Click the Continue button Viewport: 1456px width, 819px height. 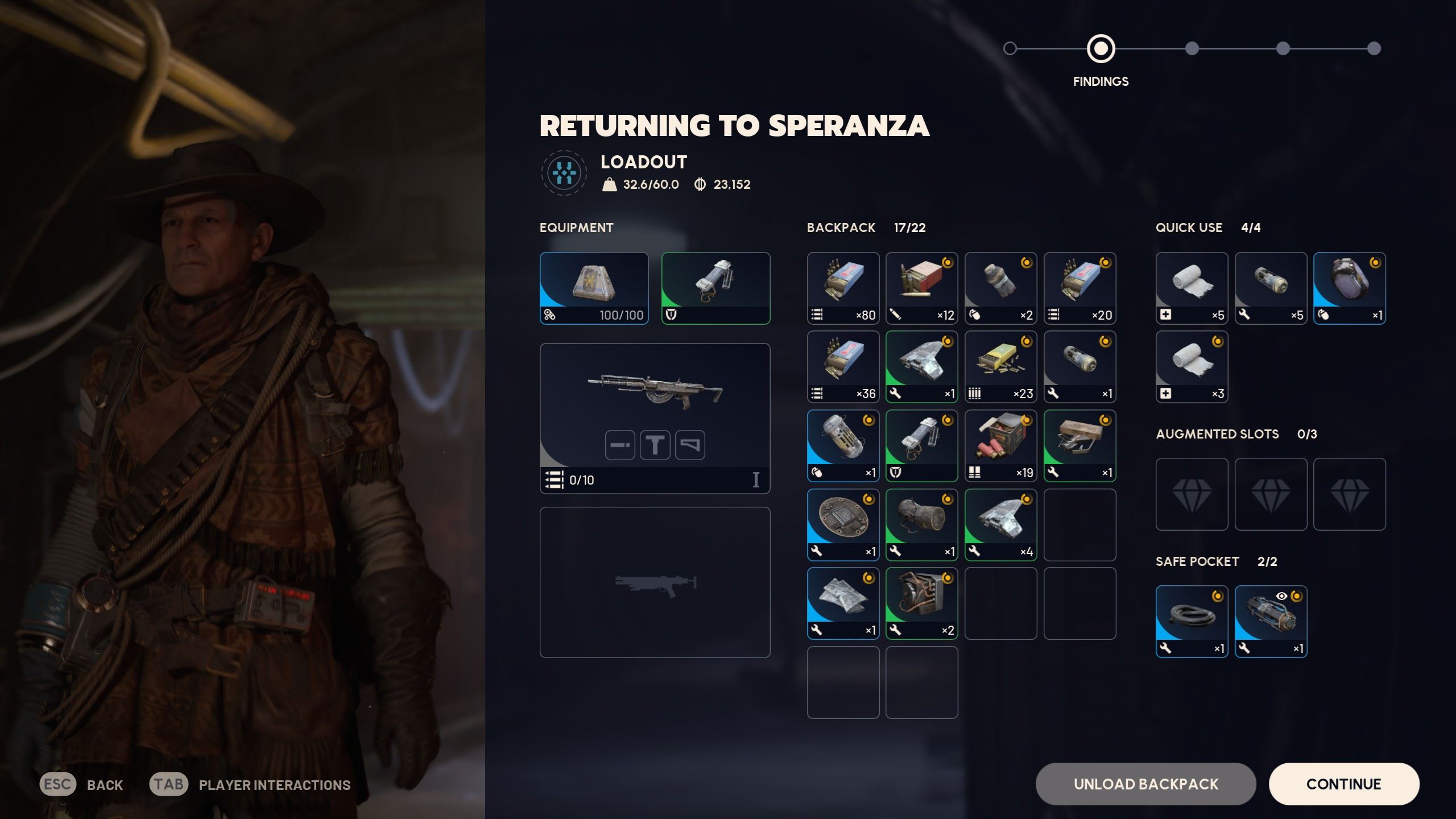coord(1343,784)
